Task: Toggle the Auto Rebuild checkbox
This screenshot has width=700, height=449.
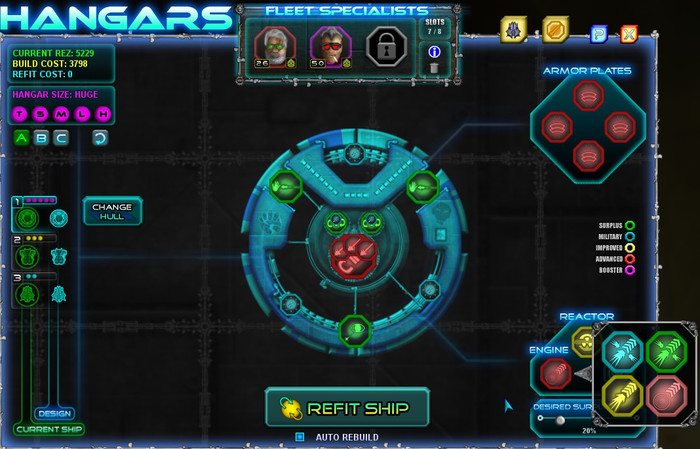Action: [x=299, y=437]
